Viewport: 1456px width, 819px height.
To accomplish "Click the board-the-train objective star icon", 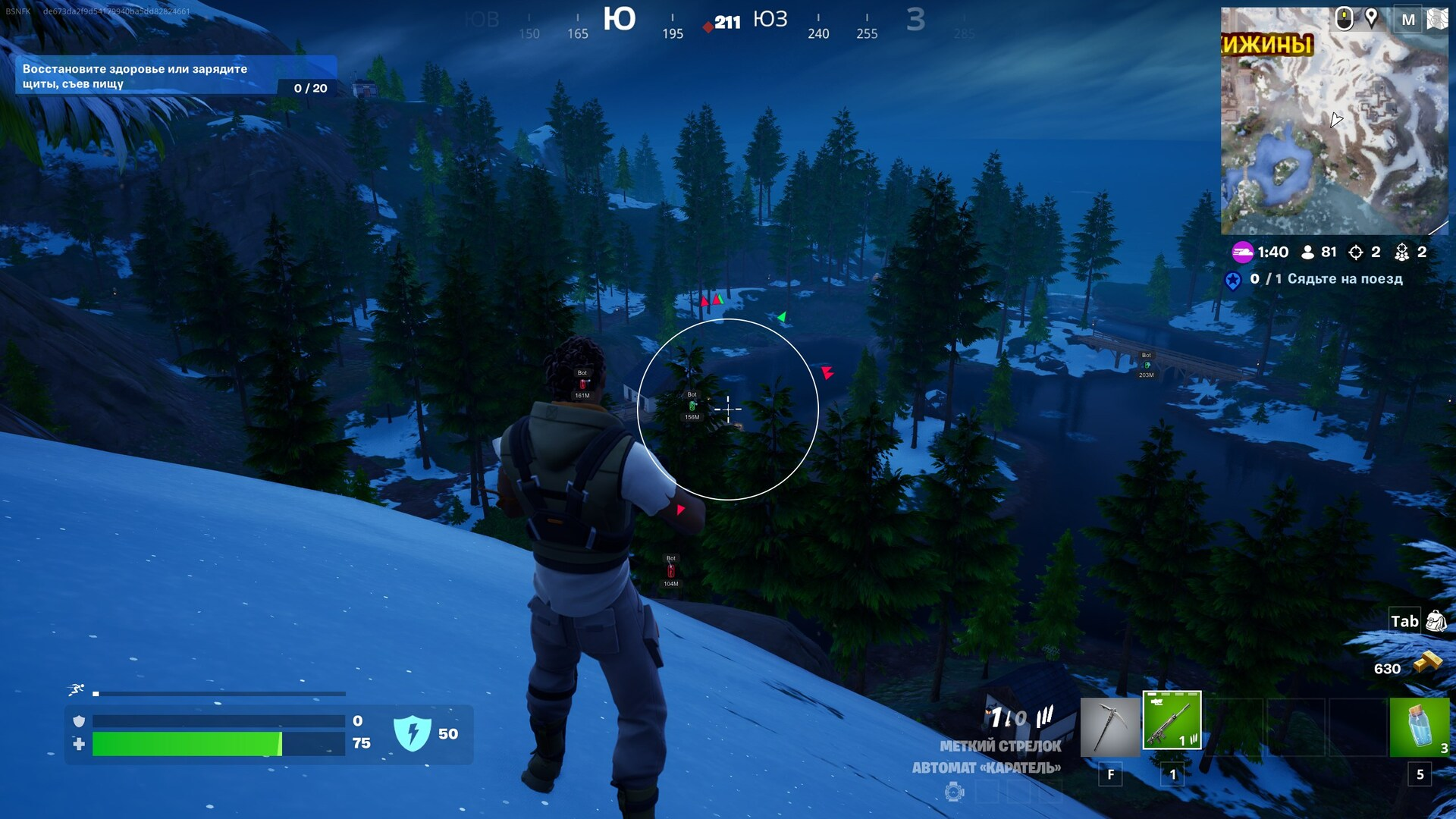I will [x=1233, y=281].
